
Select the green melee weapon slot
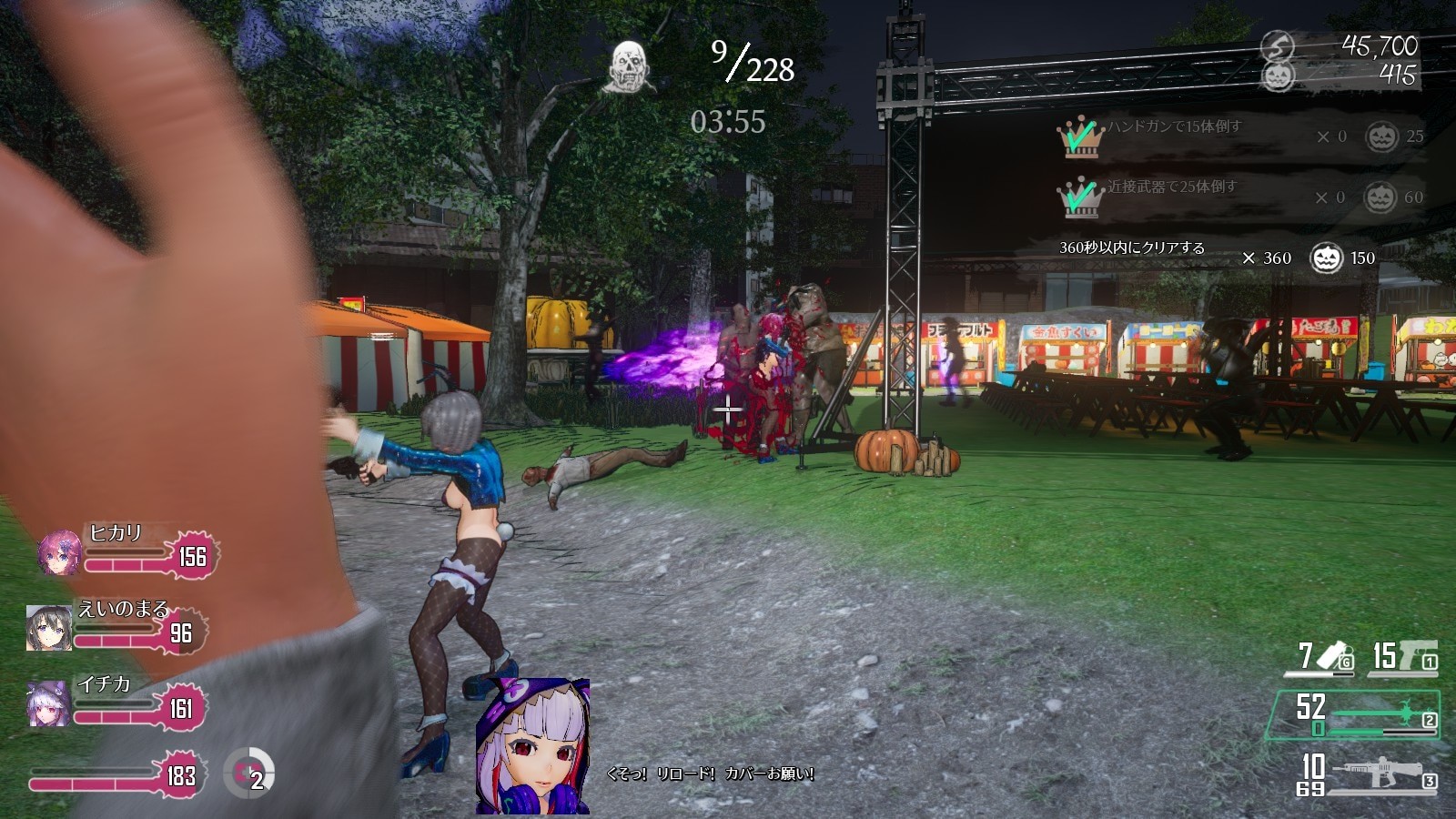1352,714
